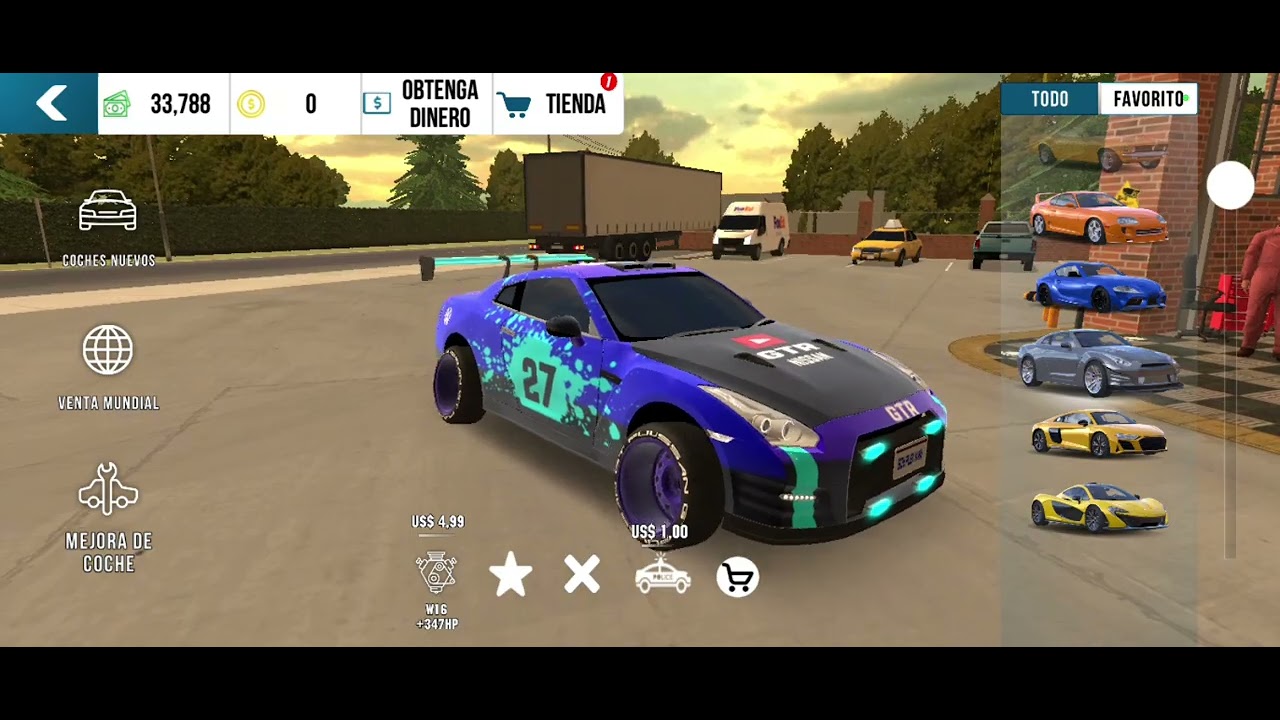
Task: Open Mejora de Coche upgrades
Action: [x=108, y=517]
